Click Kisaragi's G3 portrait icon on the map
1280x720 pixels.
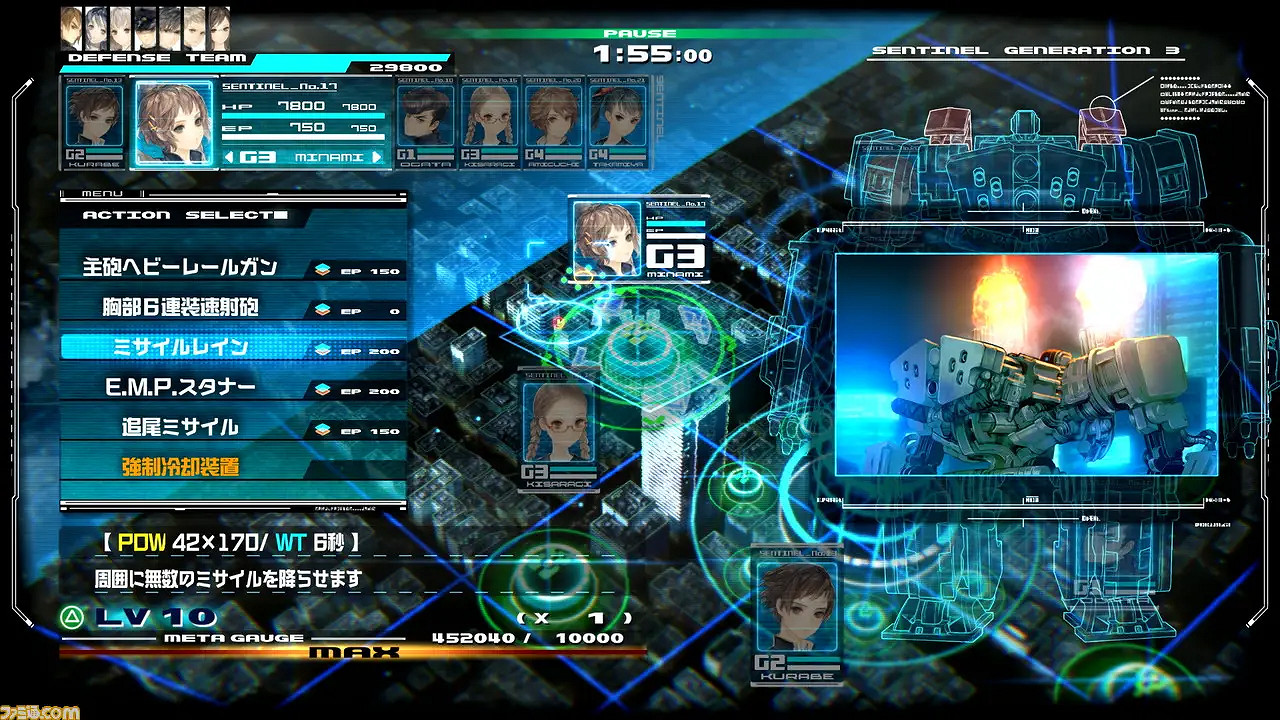point(557,420)
